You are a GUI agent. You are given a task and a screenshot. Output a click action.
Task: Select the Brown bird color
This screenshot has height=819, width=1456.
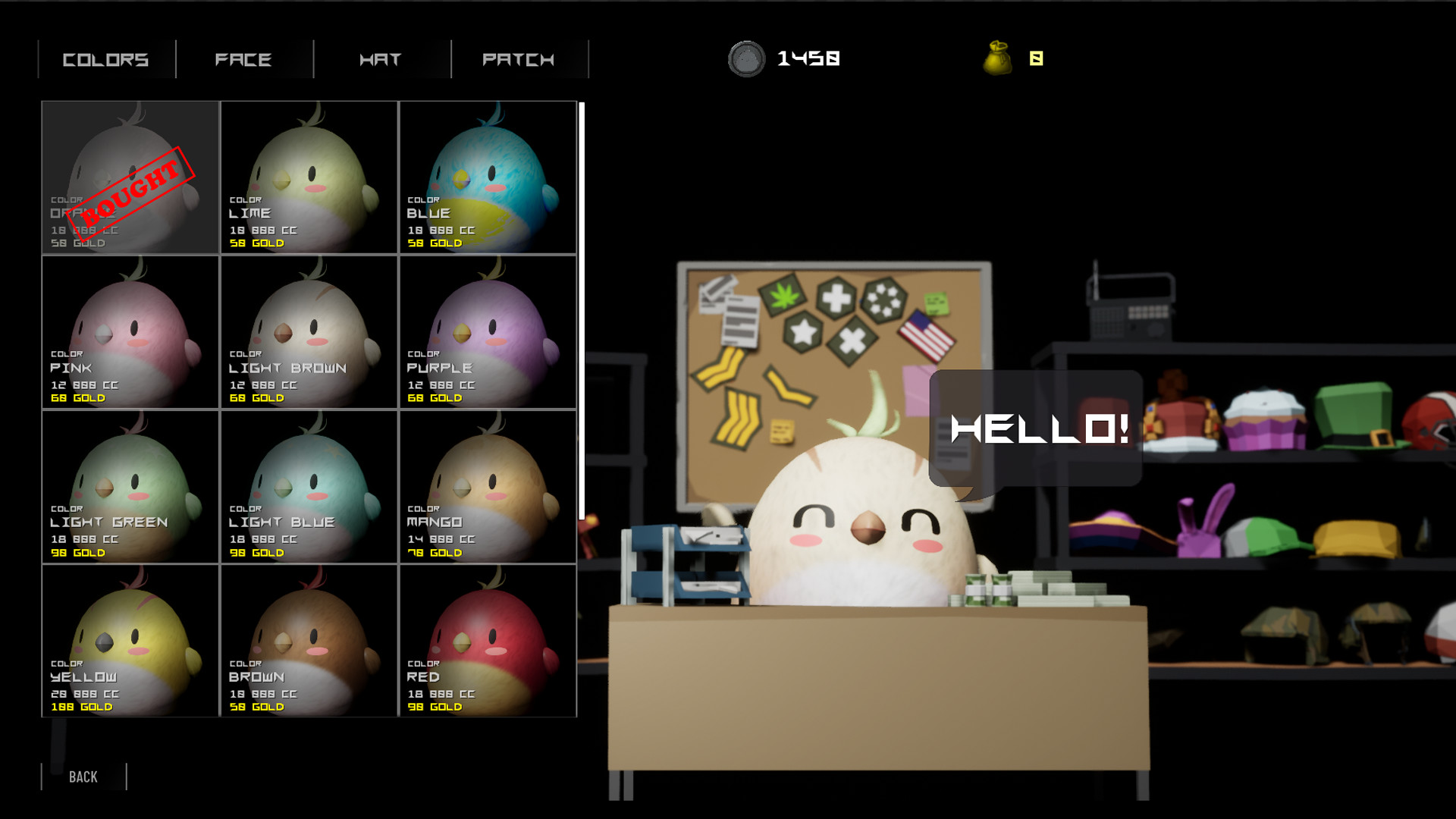pos(309,641)
